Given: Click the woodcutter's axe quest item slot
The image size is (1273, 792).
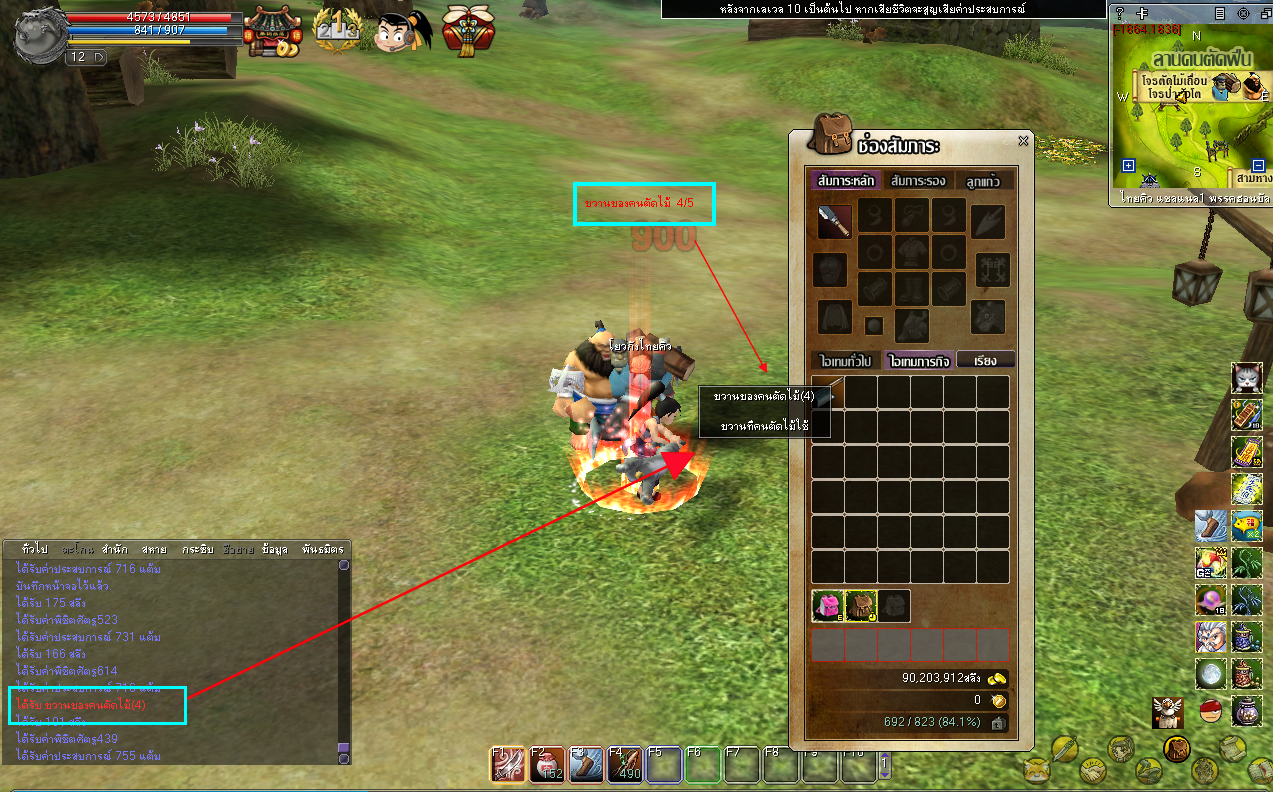Looking at the screenshot, I should pyautogui.click(x=827, y=392).
